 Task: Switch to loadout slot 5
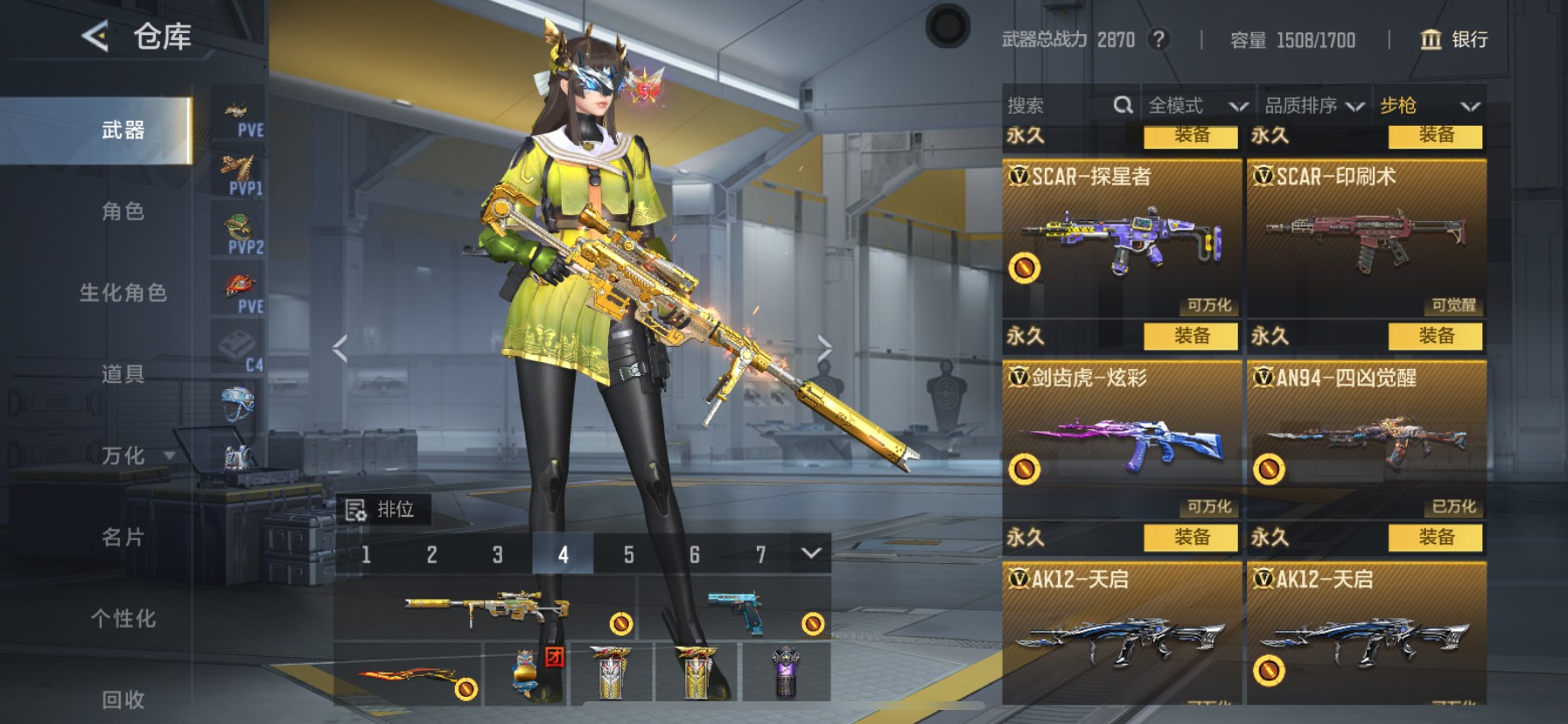pos(628,554)
